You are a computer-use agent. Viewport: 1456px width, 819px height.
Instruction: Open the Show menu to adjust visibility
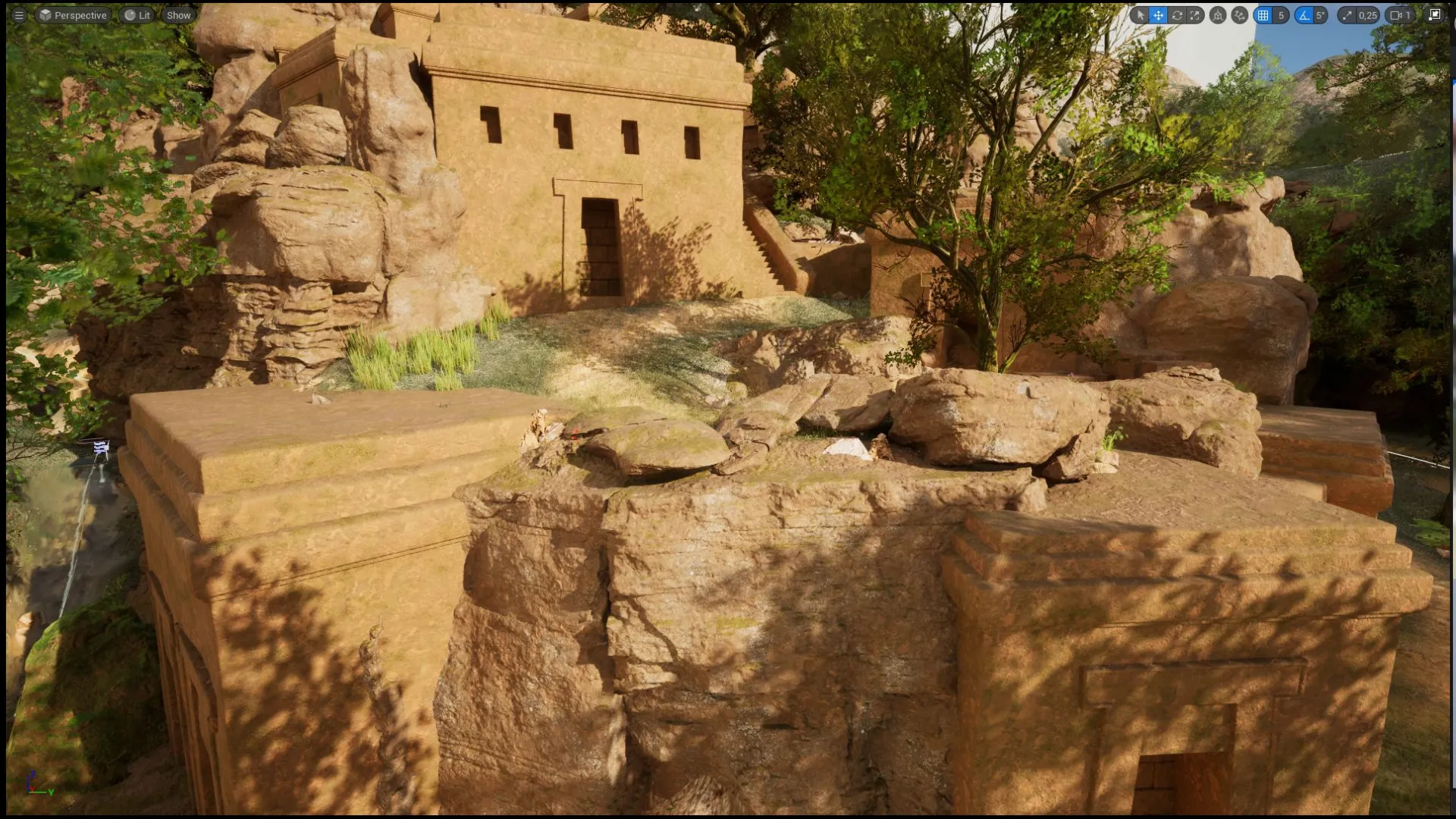tap(177, 14)
